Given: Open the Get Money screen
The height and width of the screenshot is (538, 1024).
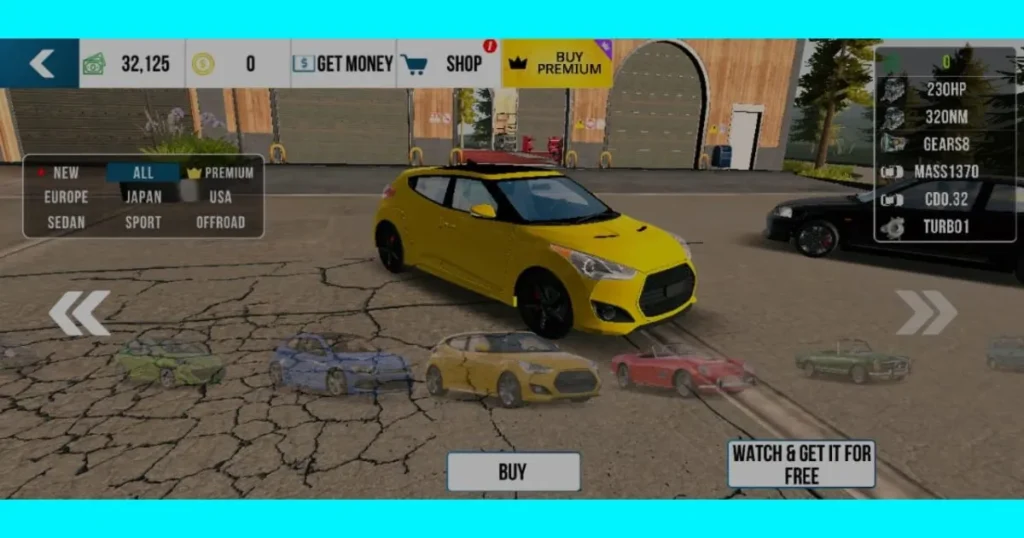Looking at the screenshot, I should [343, 64].
